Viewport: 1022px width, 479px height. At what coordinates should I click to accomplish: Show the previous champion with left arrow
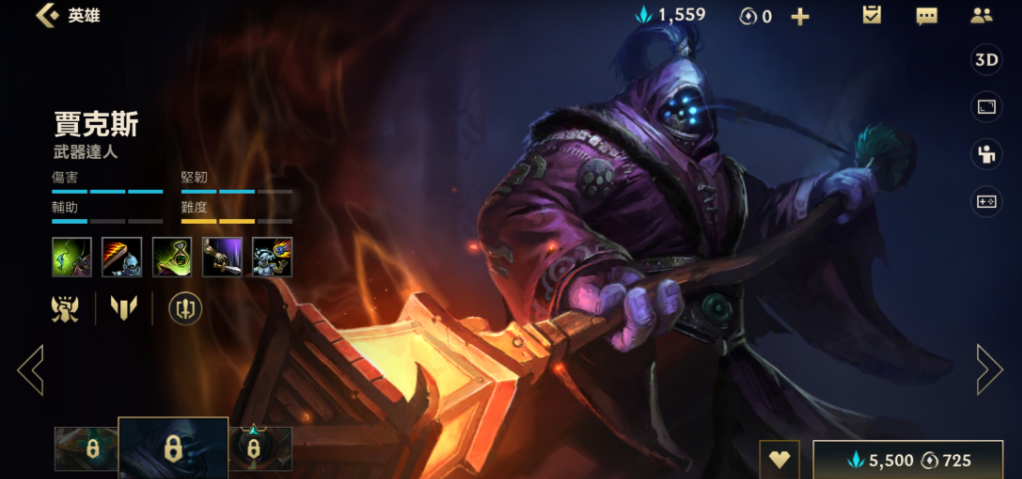30,369
